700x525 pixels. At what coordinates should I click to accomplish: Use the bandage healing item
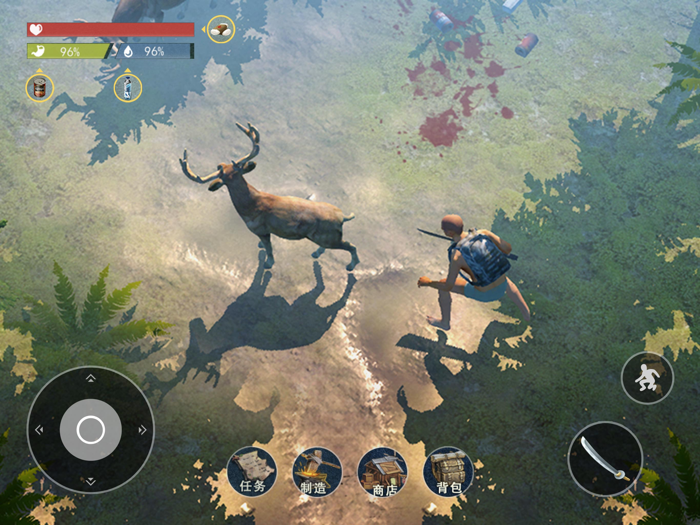pyautogui.click(x=221, y=30)
